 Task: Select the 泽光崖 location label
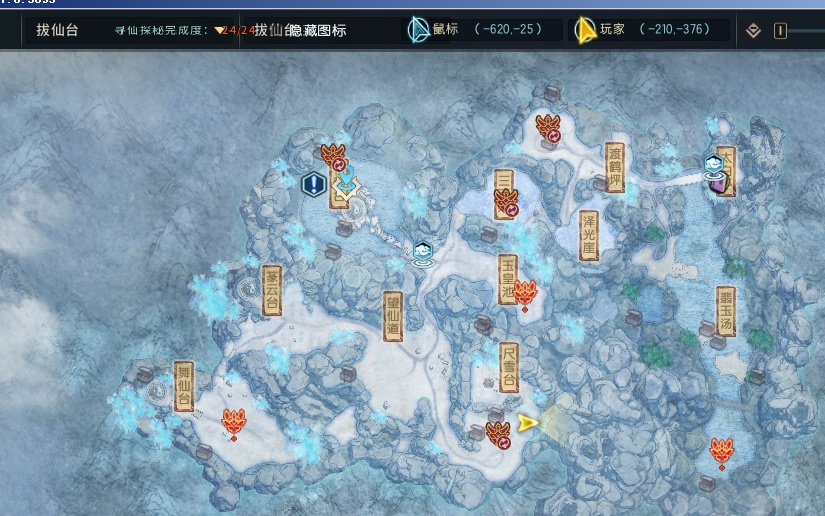point(589,236)
